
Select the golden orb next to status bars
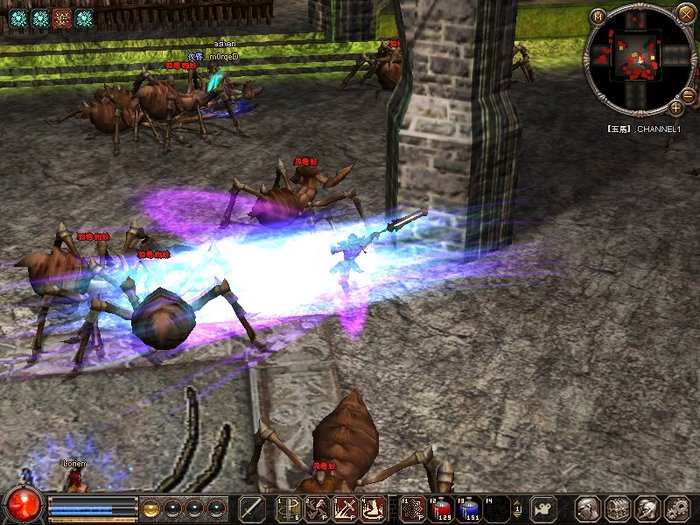[151, 507]
